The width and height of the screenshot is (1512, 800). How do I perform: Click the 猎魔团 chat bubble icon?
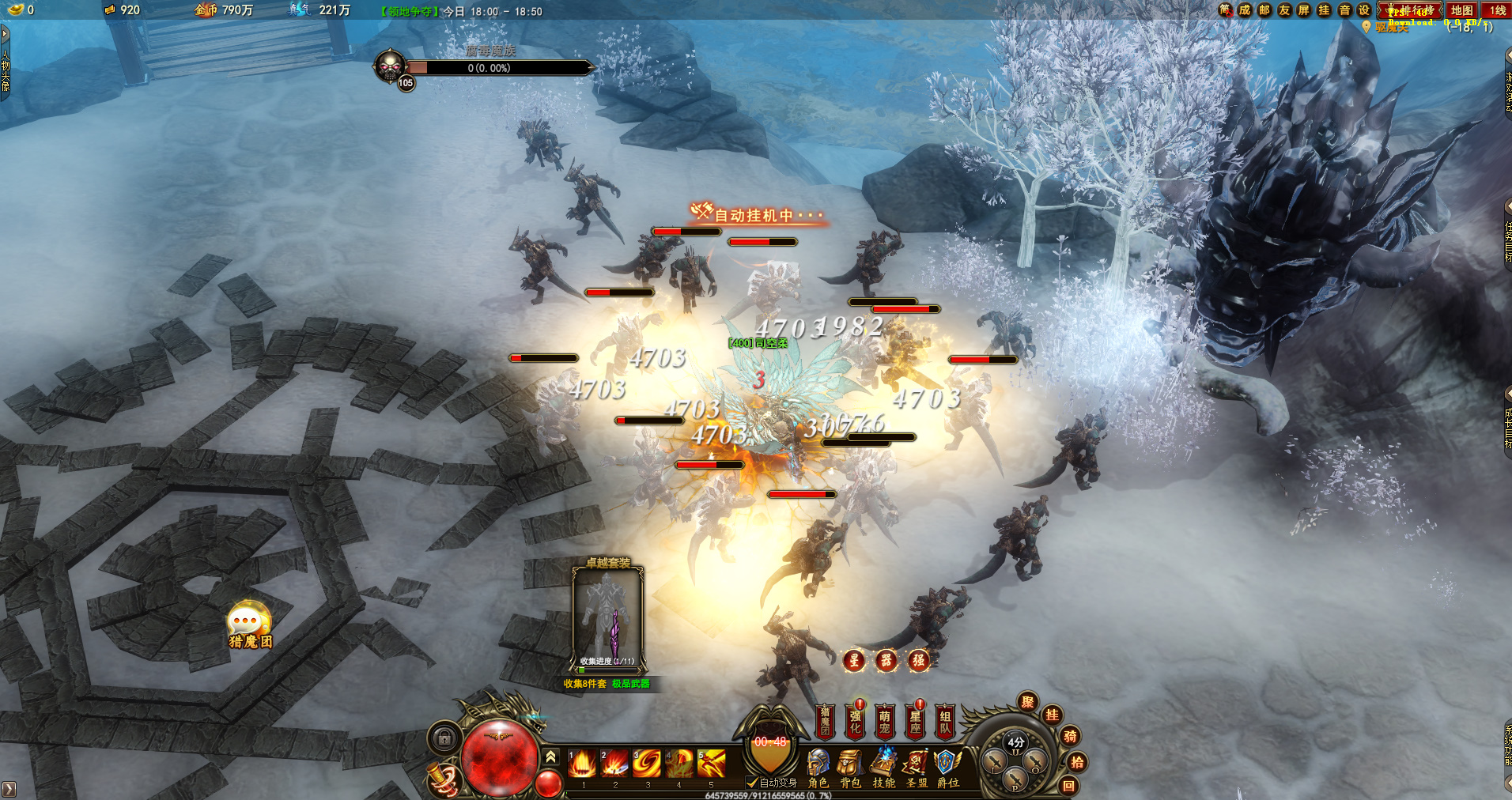(x=248, y=625)
